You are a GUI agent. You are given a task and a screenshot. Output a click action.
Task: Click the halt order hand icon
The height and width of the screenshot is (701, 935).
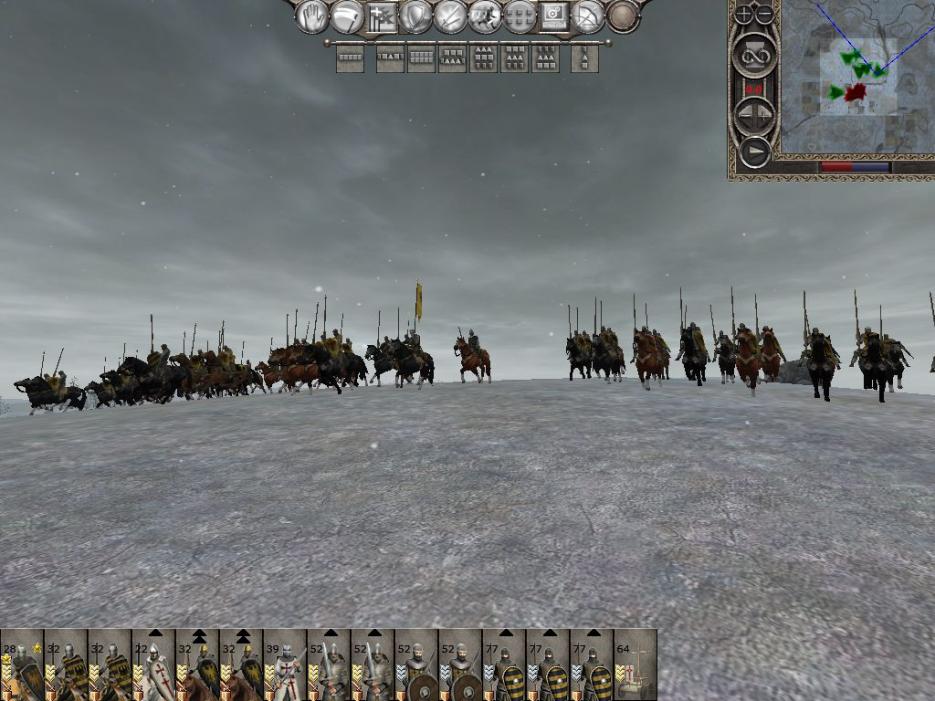(312, 16)
